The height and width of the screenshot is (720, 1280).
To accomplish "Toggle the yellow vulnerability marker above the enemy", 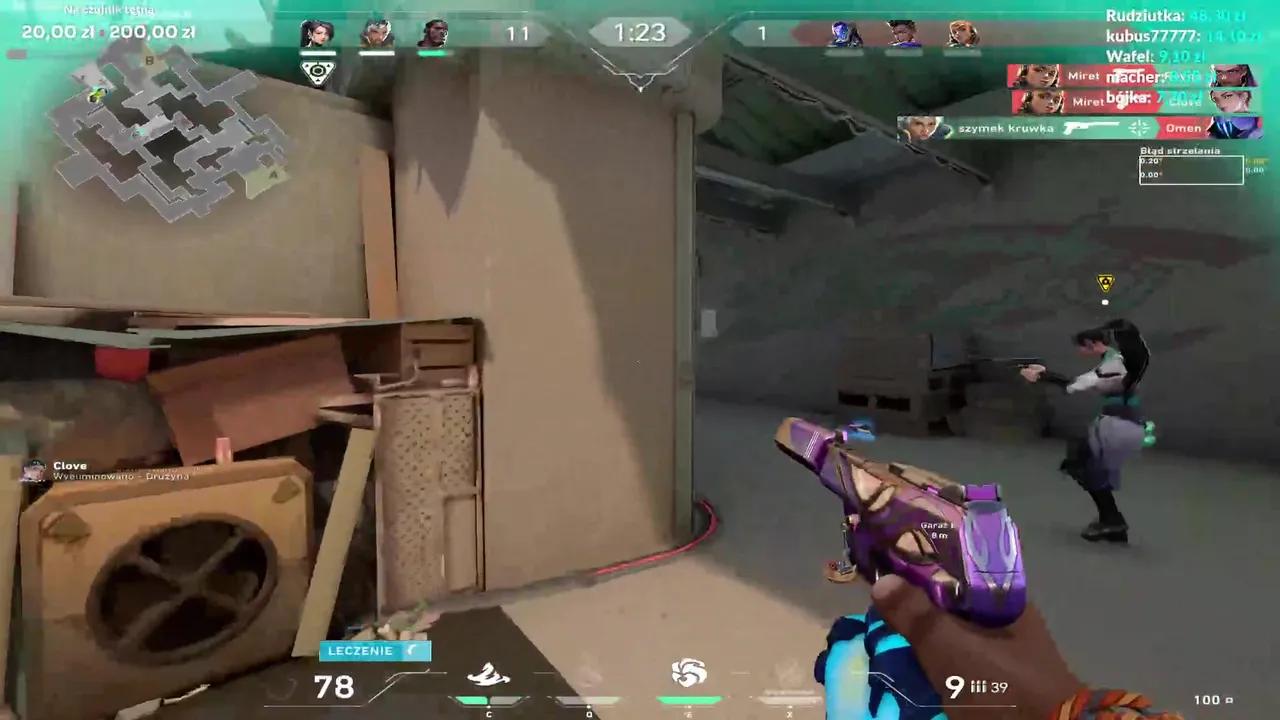I will (1104, 284).
